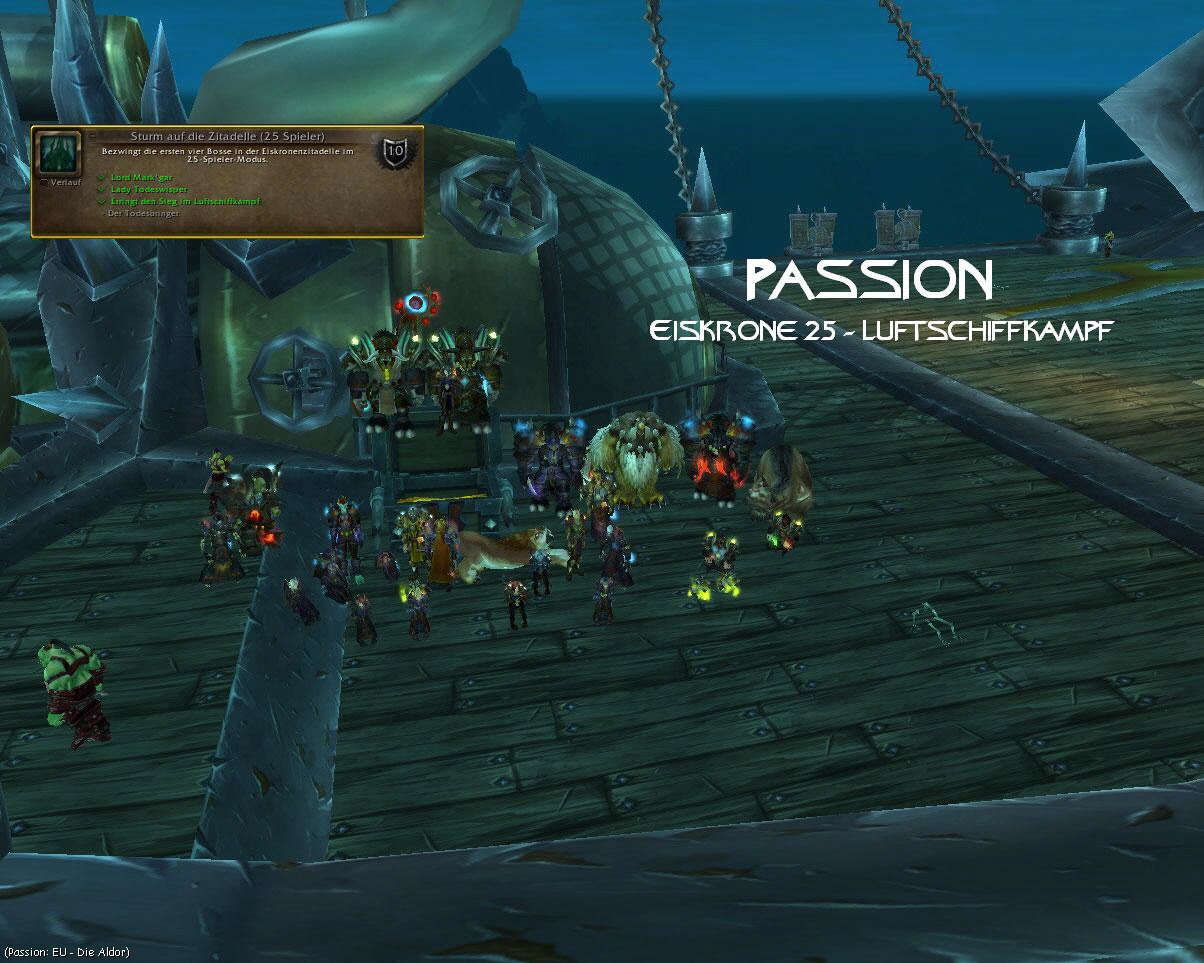Click the 10-point achievement shield

click(x=395, y=153)
